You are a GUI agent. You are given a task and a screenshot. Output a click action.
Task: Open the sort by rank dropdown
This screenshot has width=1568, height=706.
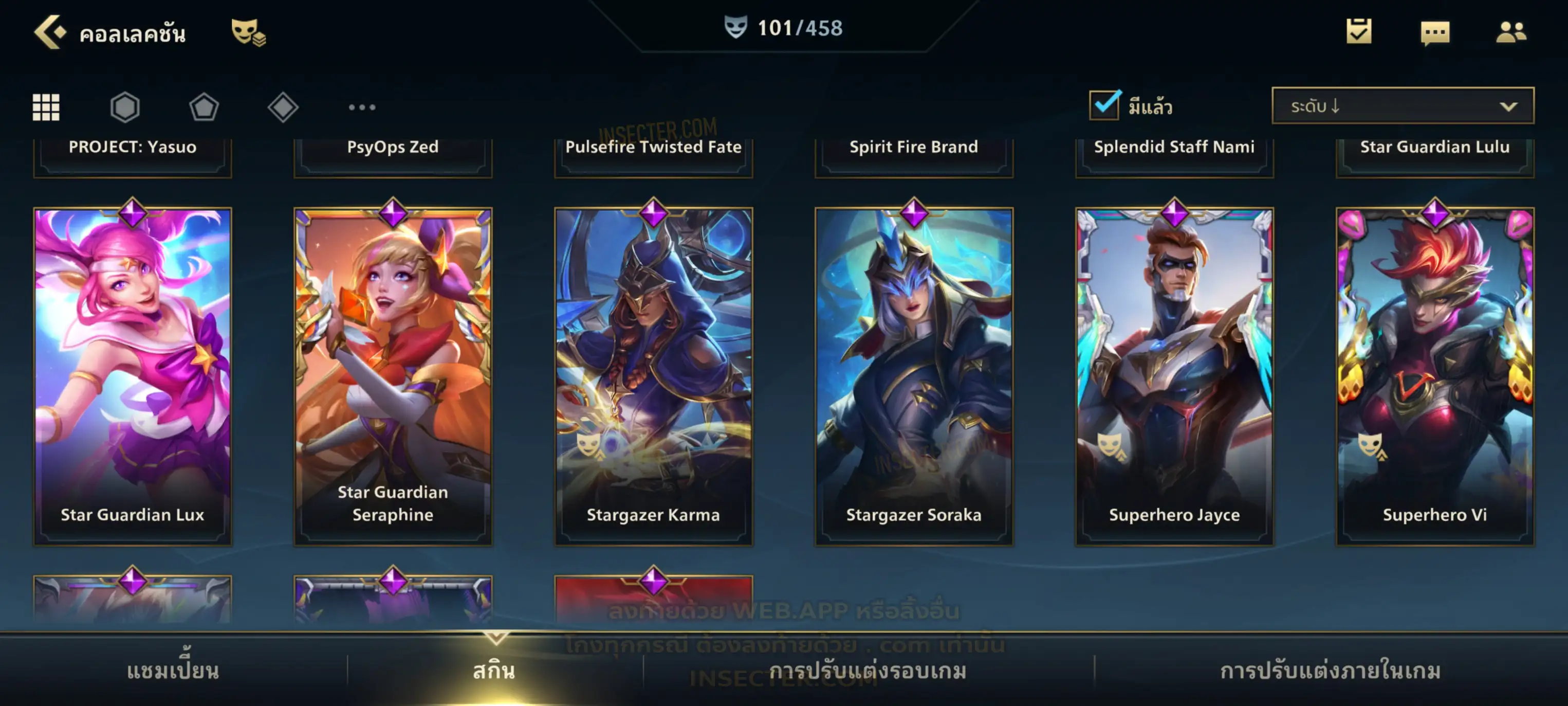1402,106
